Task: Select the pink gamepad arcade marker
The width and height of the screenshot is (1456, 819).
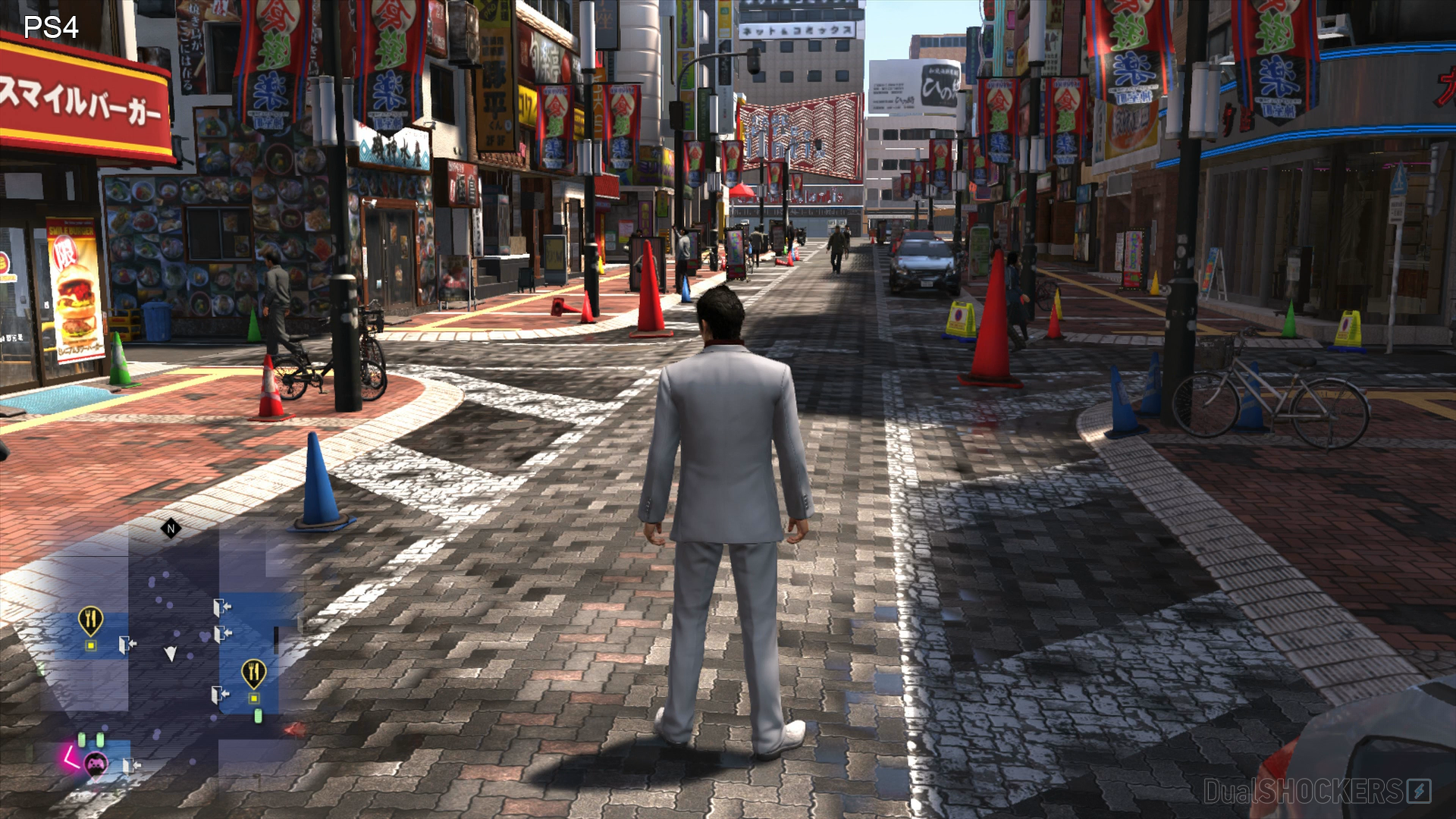Action: coord(95,764)
